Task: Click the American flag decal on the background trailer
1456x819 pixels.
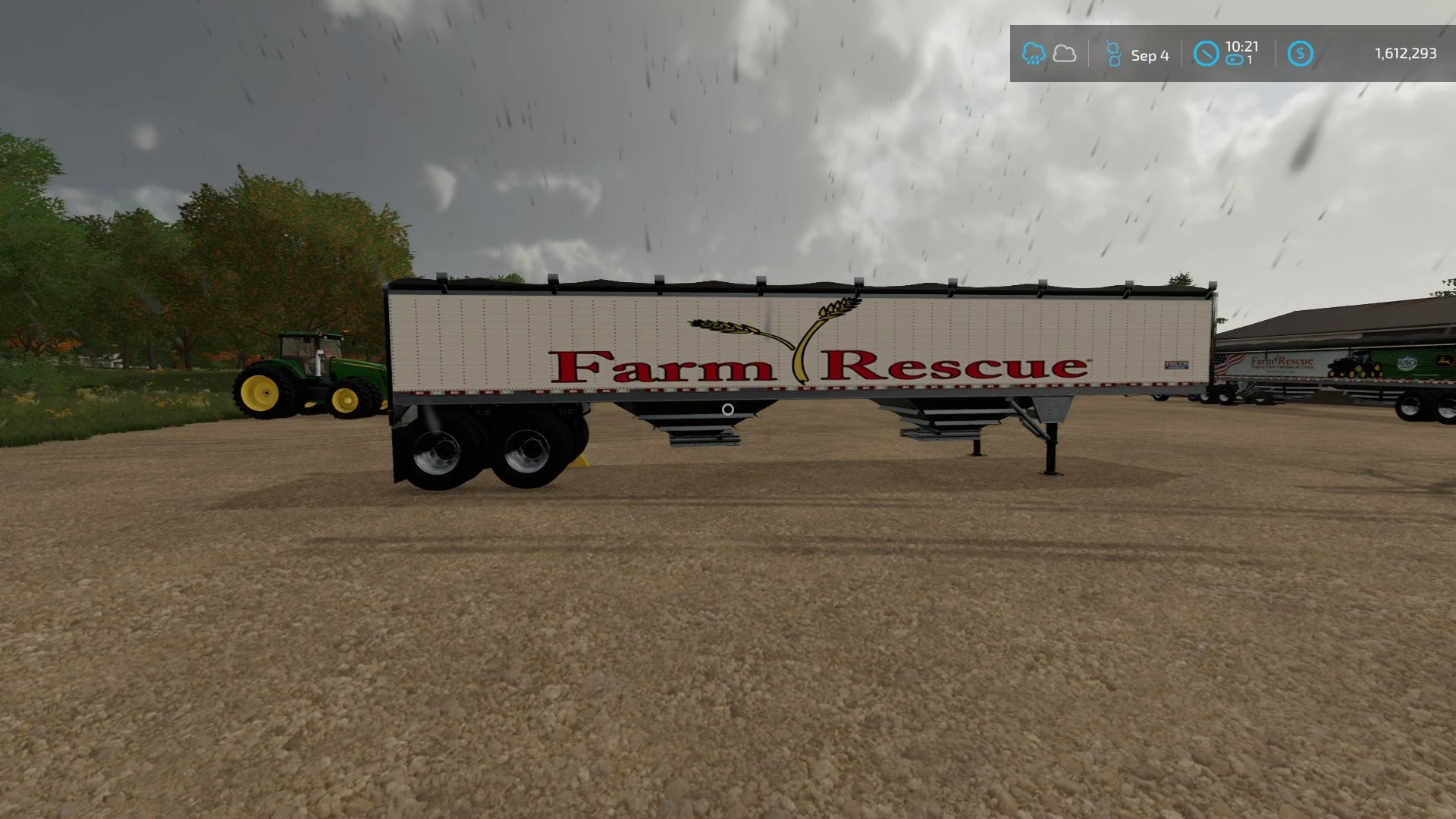Action: pos(1228,363)
